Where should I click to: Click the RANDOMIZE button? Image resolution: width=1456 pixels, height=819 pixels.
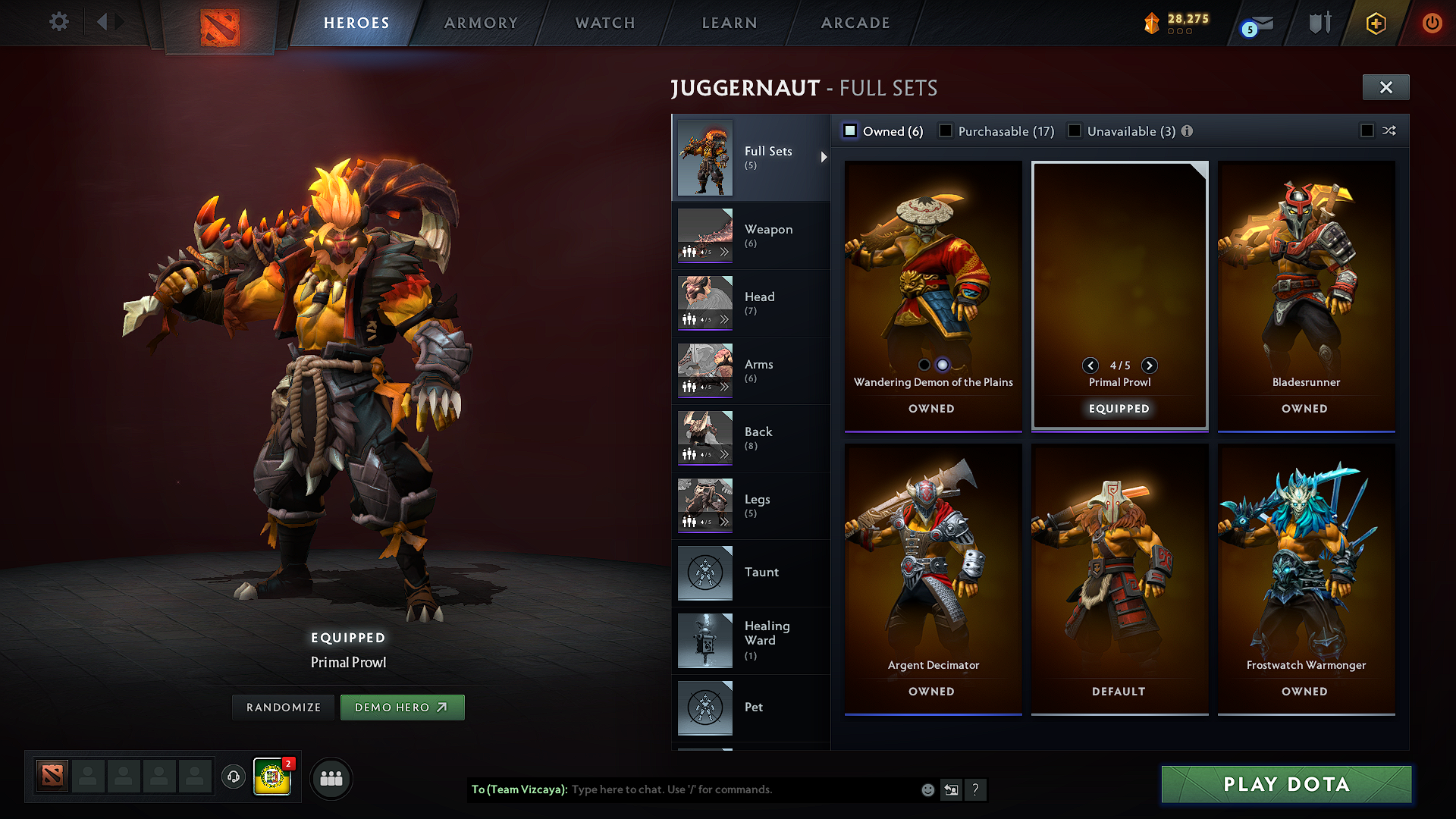[283, 707]
